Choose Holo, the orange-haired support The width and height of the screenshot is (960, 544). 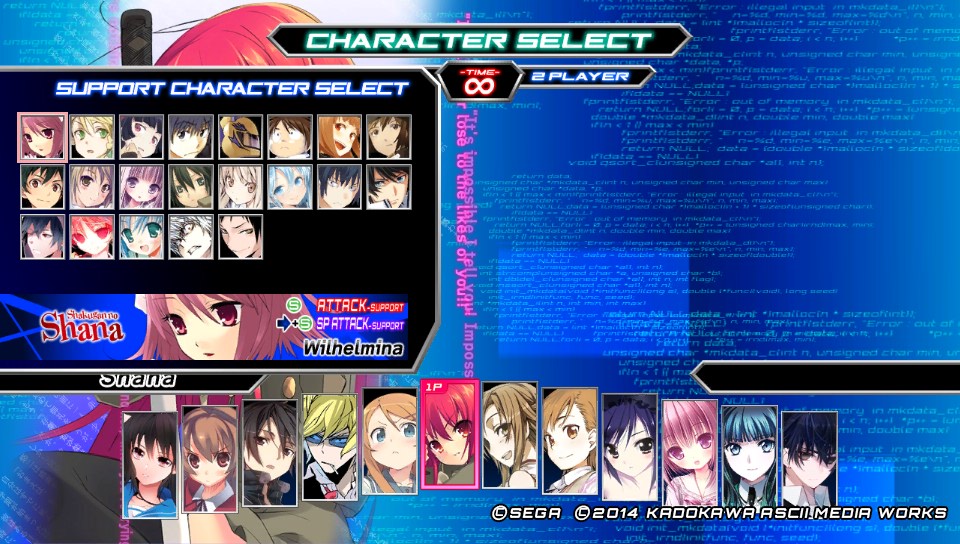[339, 137]
